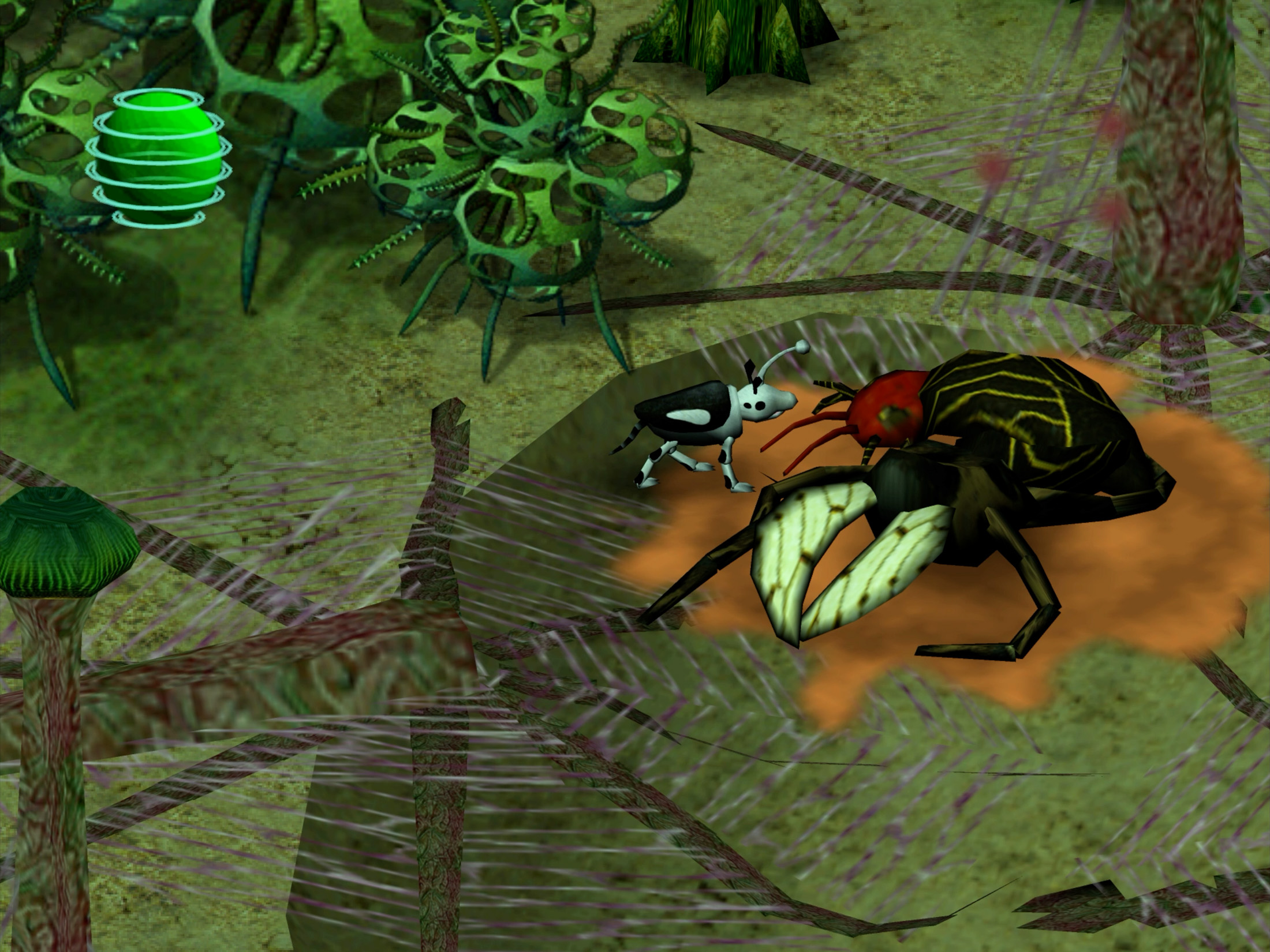Select the tall mushroom stem on the left
The height and width of the screenshot is (952, 1270).
pyautogui.click(x=52, y=721)
